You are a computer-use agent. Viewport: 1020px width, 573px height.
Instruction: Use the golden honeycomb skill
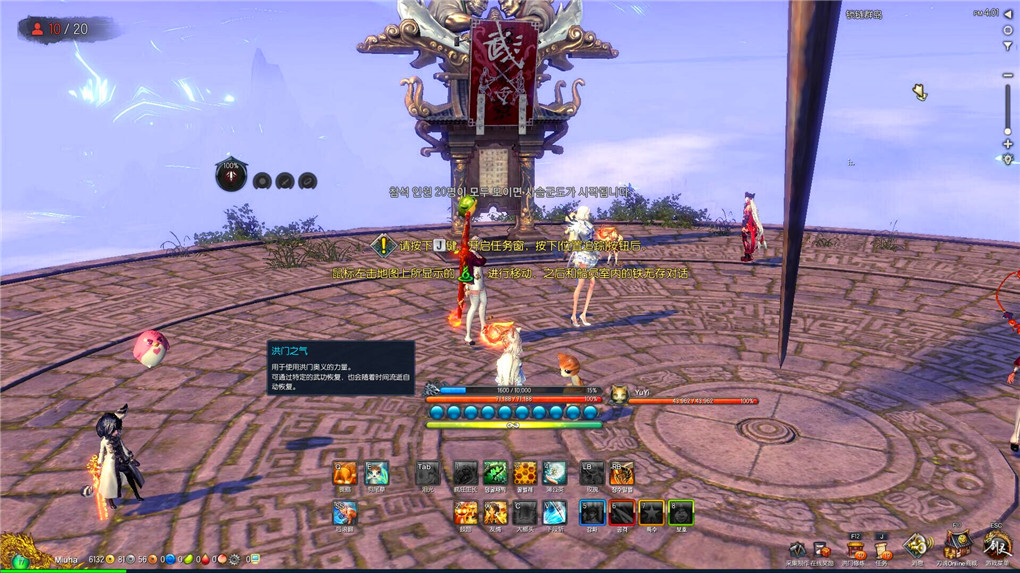pyautogui.click(x=525, y=473)
